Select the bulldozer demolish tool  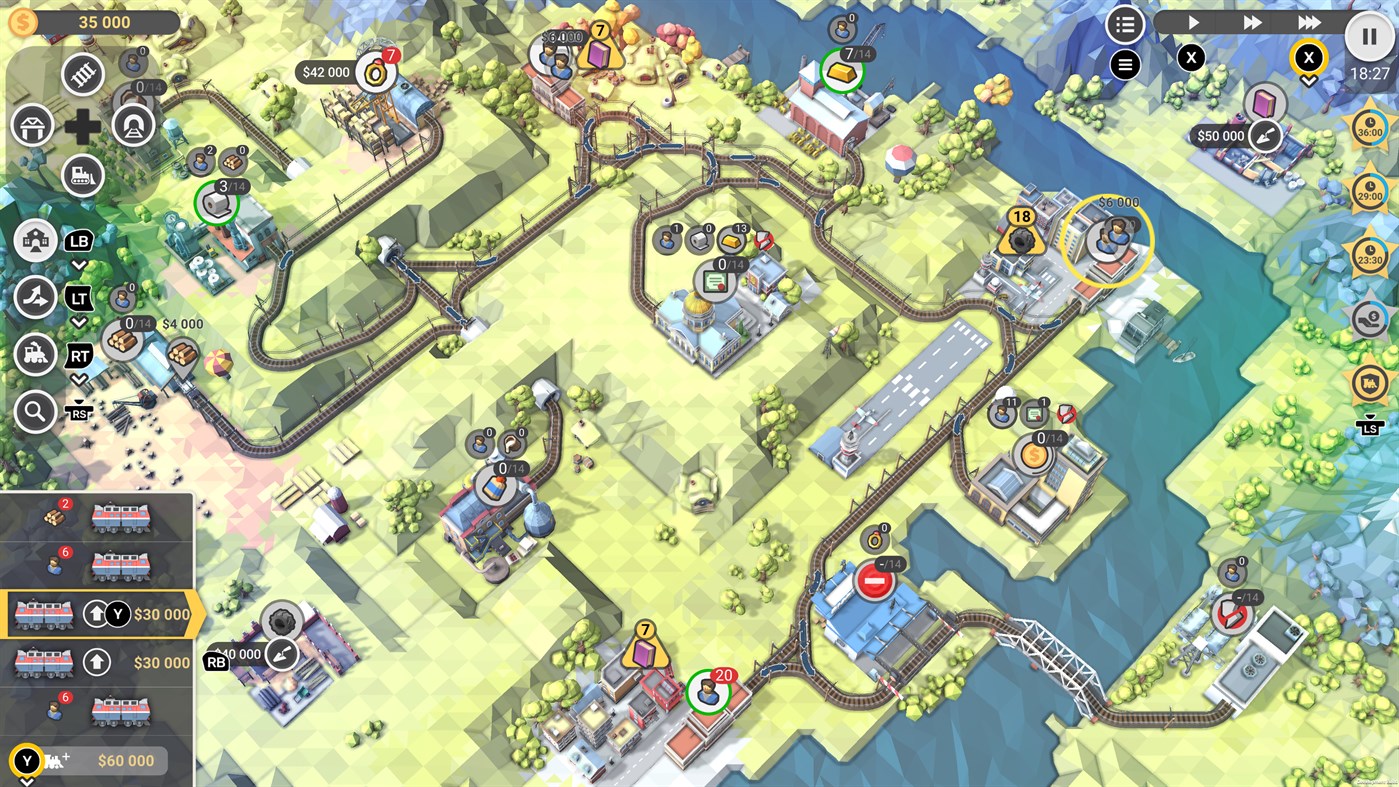[83, 175]
